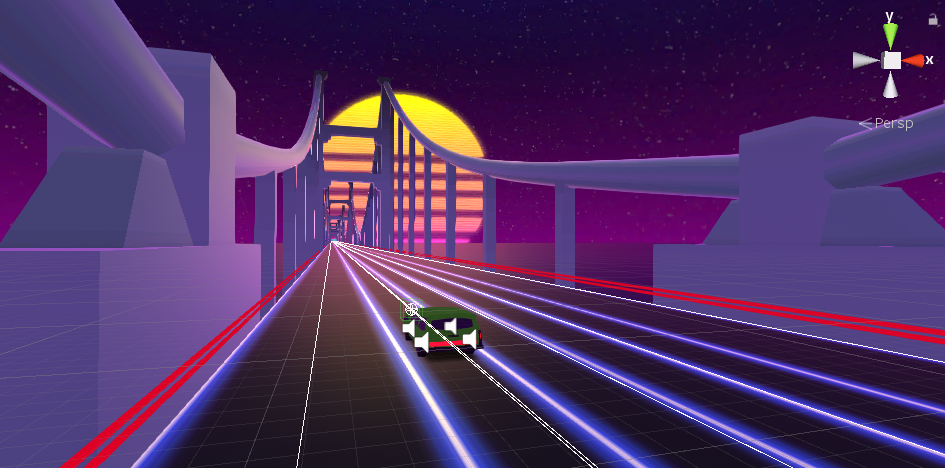Click the green Y axis cone
Screen dimensions: 945x468
point(891,37)
